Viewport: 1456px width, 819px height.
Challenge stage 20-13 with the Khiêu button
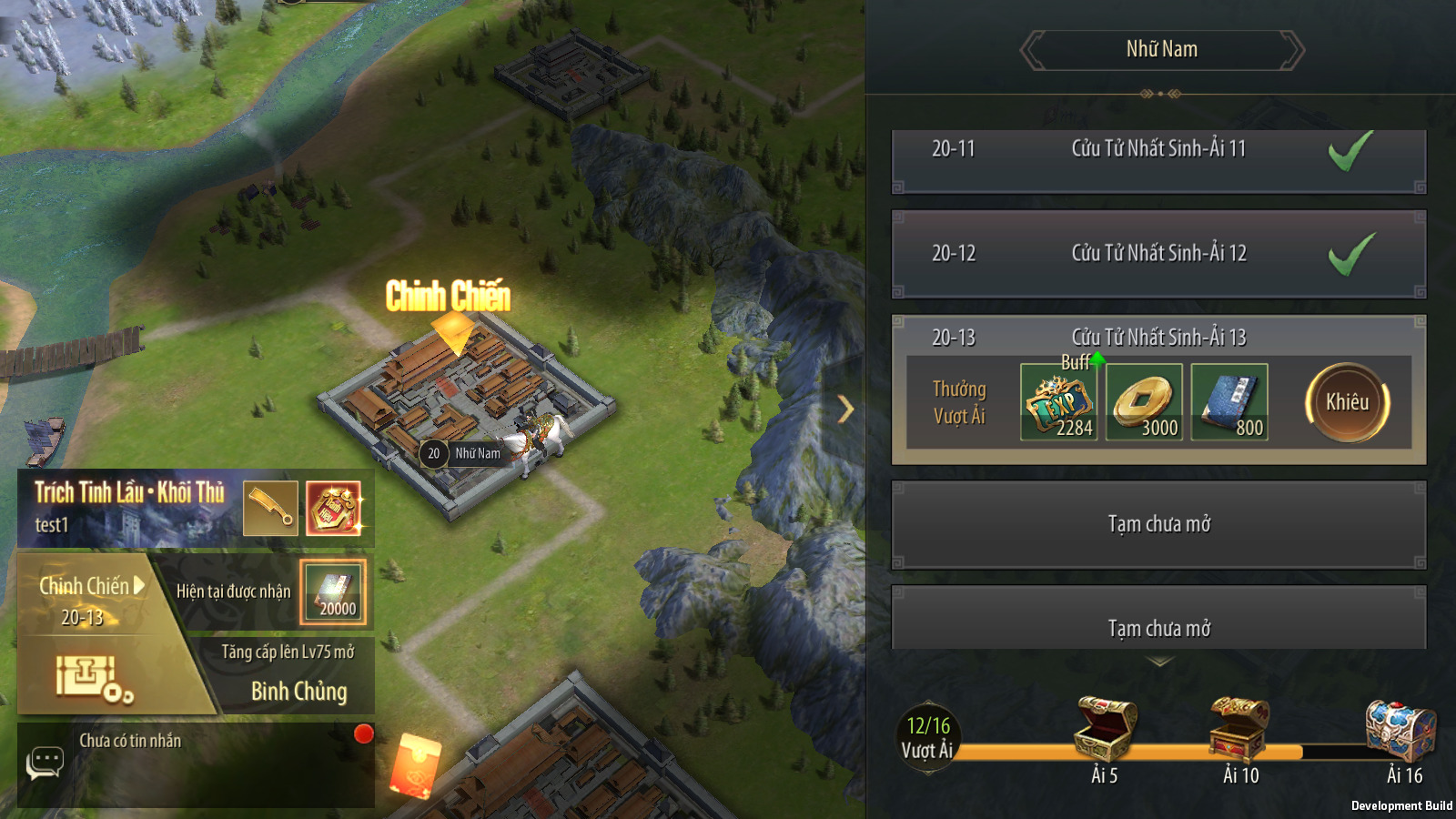1347,402
